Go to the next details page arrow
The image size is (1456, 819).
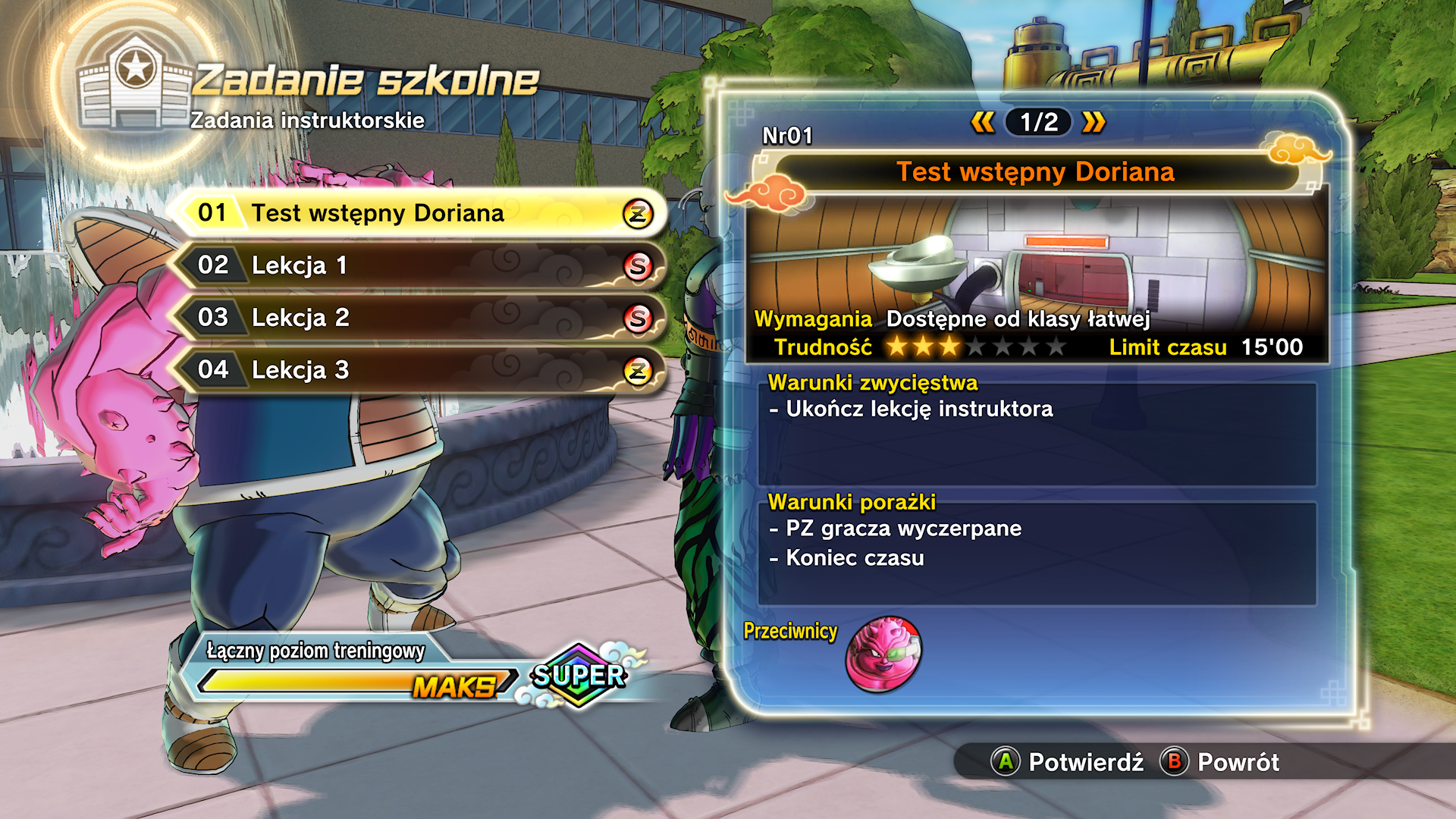click(1094, 122)
